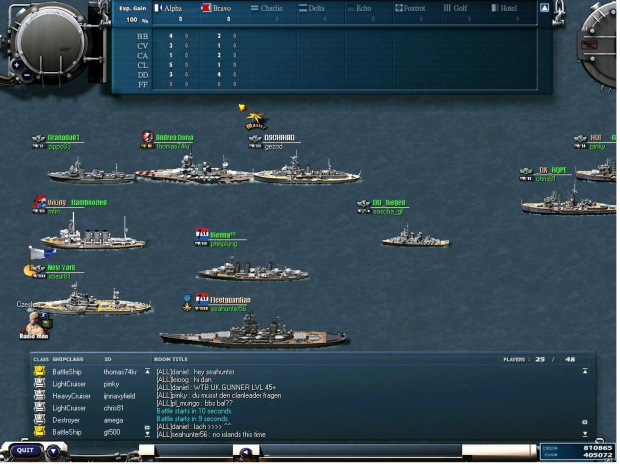Quit the battle room
This screenshot has height=464, width=620.
pos(25,450)
